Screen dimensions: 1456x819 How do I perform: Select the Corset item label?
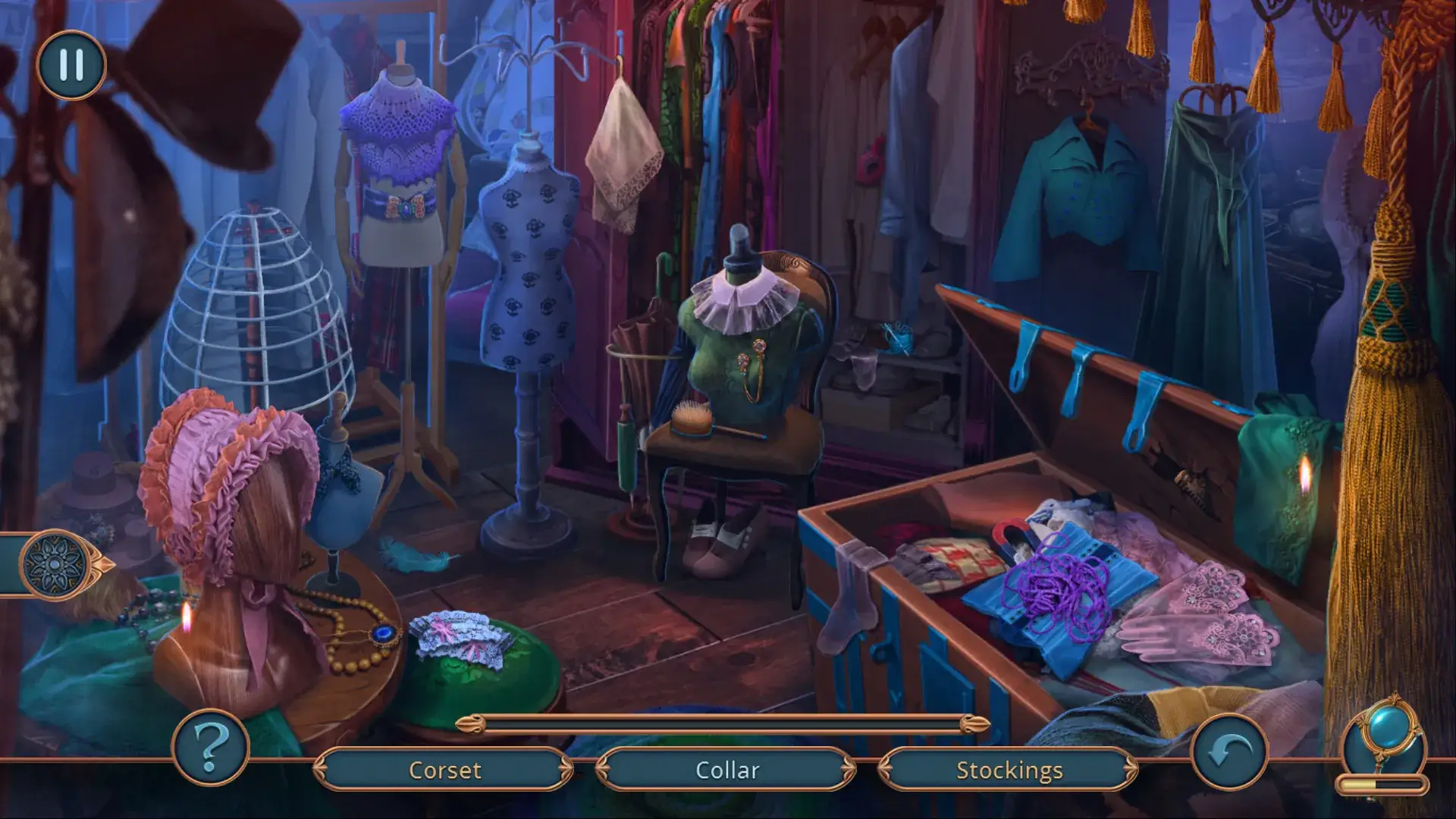(444, 770)
